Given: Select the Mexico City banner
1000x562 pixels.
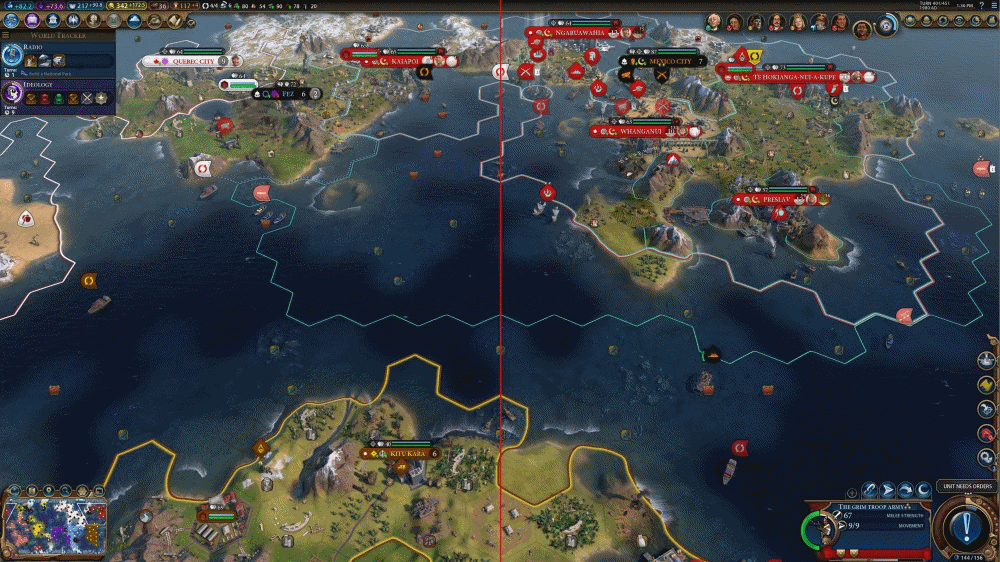Looking at the screenshot, I should tap(668, 61).
